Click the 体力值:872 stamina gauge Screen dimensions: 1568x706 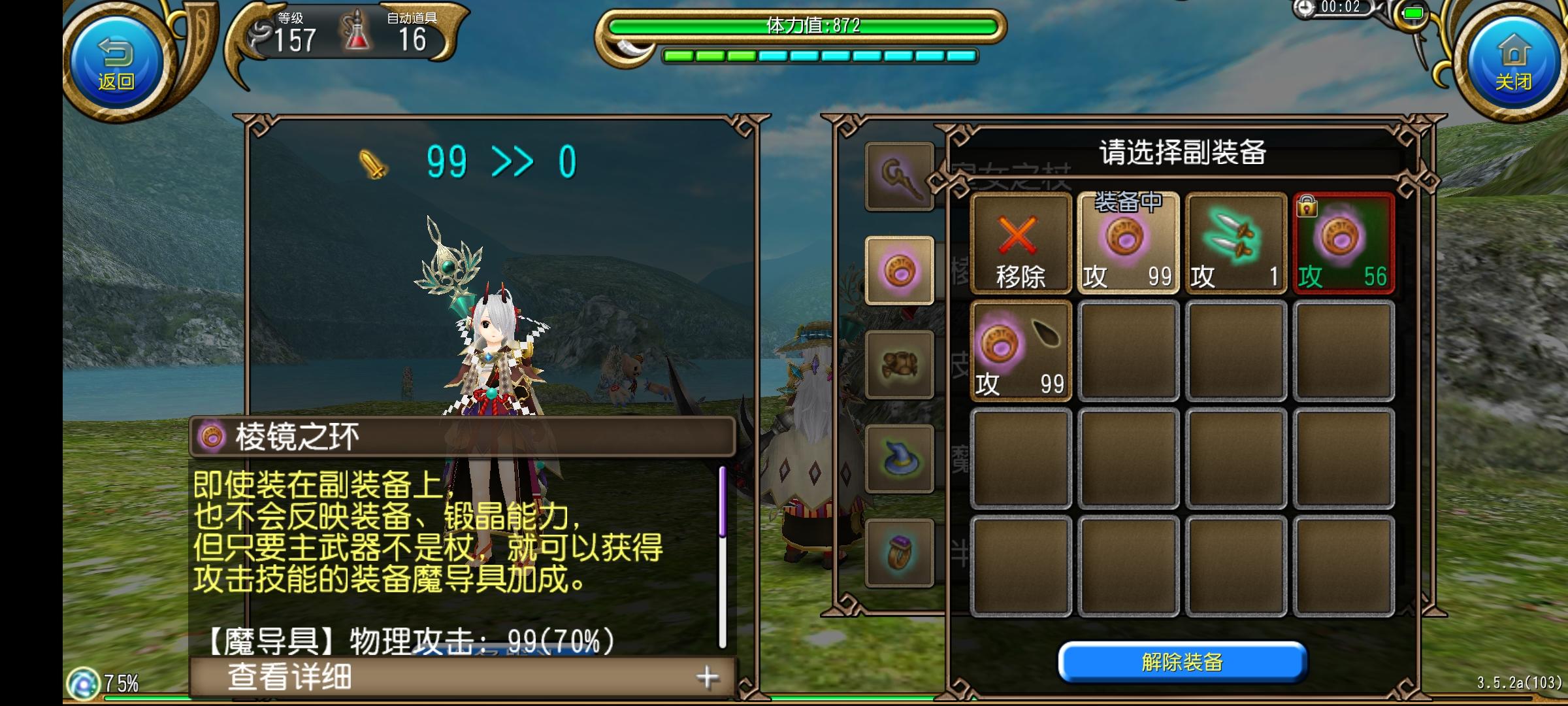click(x=810, y=26)
